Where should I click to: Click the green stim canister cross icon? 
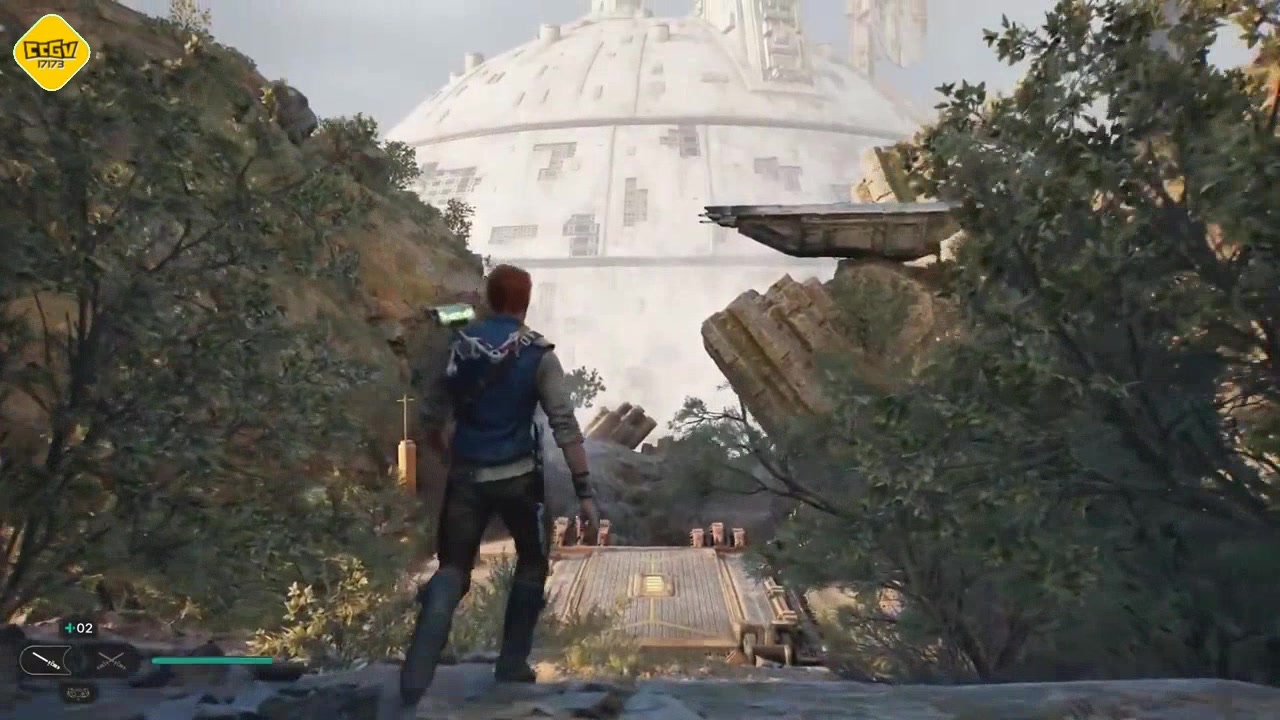(x=69, y=628)
